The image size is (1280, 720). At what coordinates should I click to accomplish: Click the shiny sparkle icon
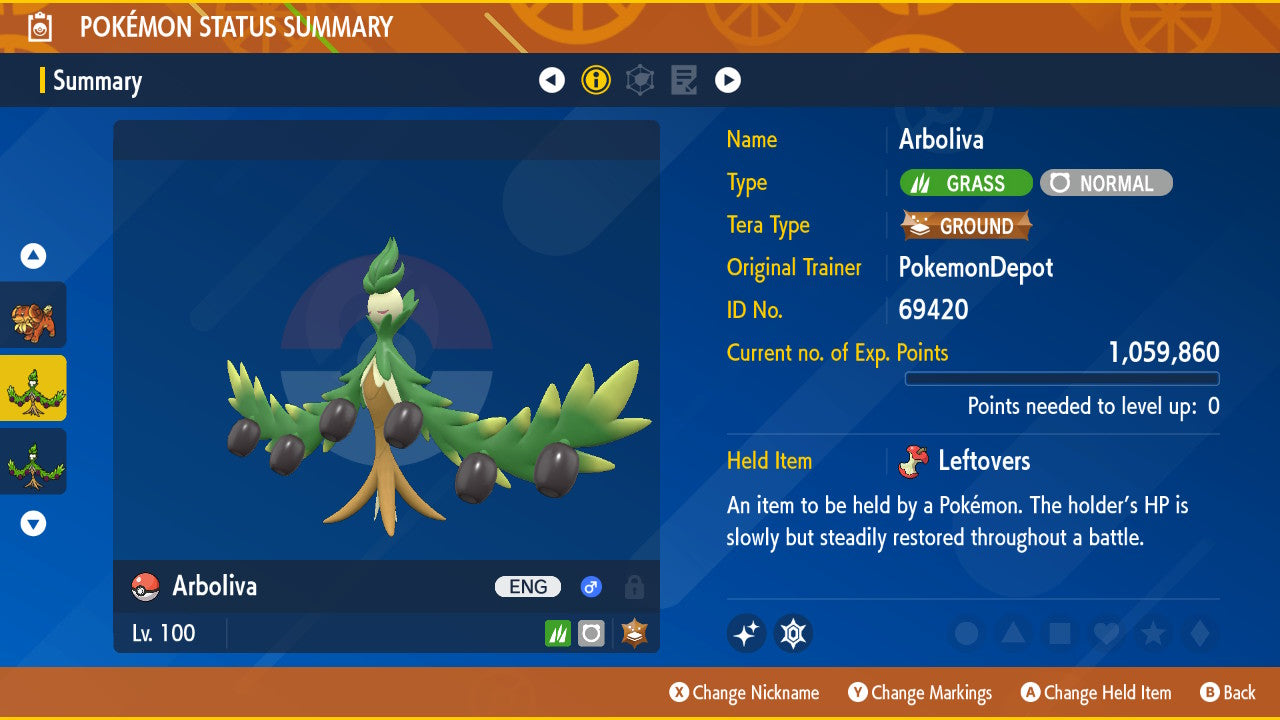tap(746, 633)
